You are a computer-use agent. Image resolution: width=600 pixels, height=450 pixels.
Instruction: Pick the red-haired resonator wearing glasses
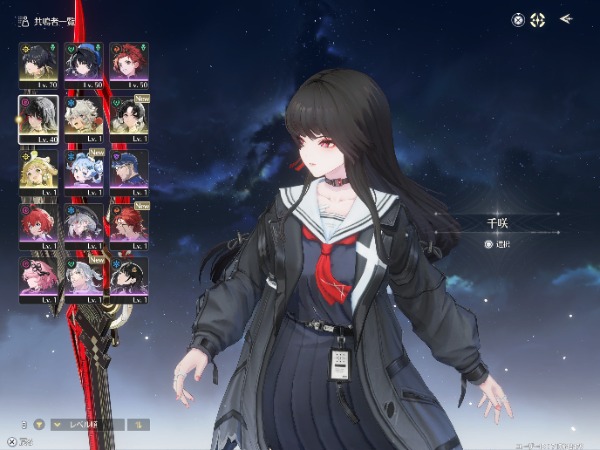point(128,223)
